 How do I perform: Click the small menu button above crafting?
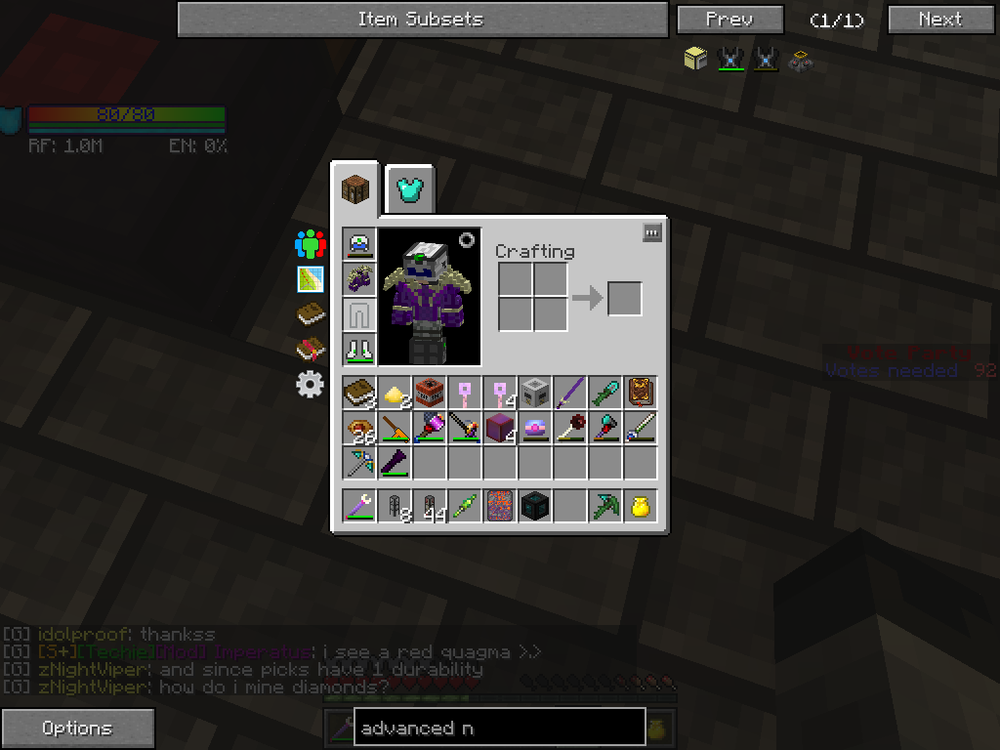[652, 233]
